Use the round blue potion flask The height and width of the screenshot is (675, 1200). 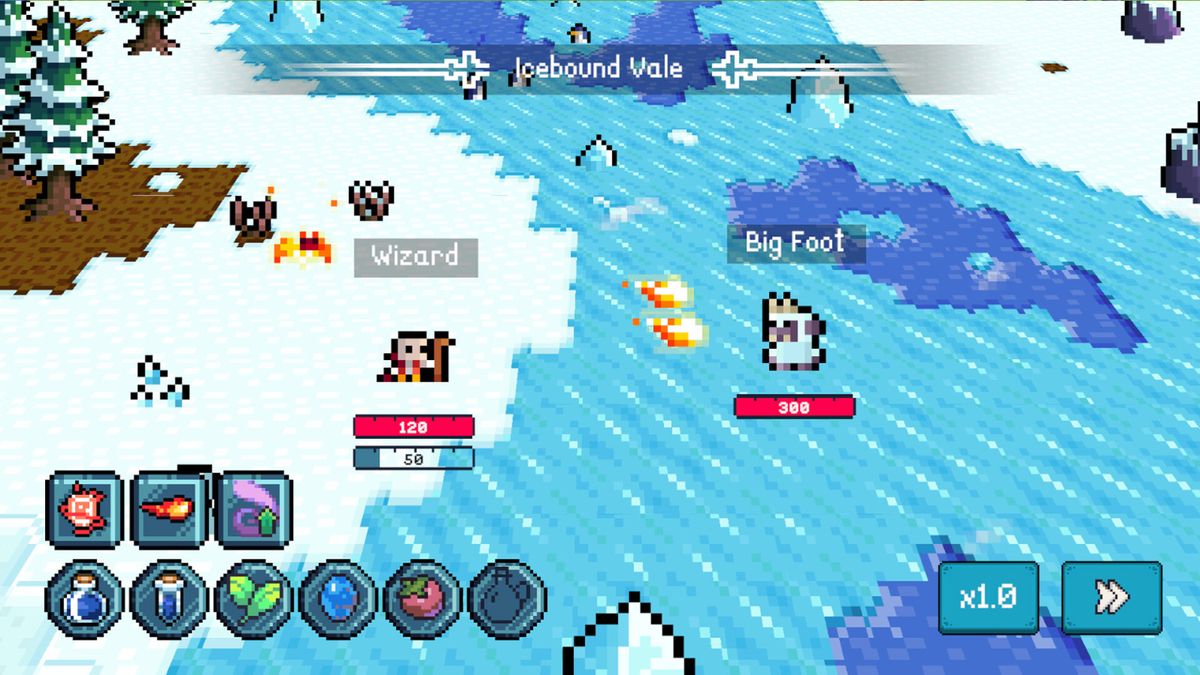coord(84,598)
